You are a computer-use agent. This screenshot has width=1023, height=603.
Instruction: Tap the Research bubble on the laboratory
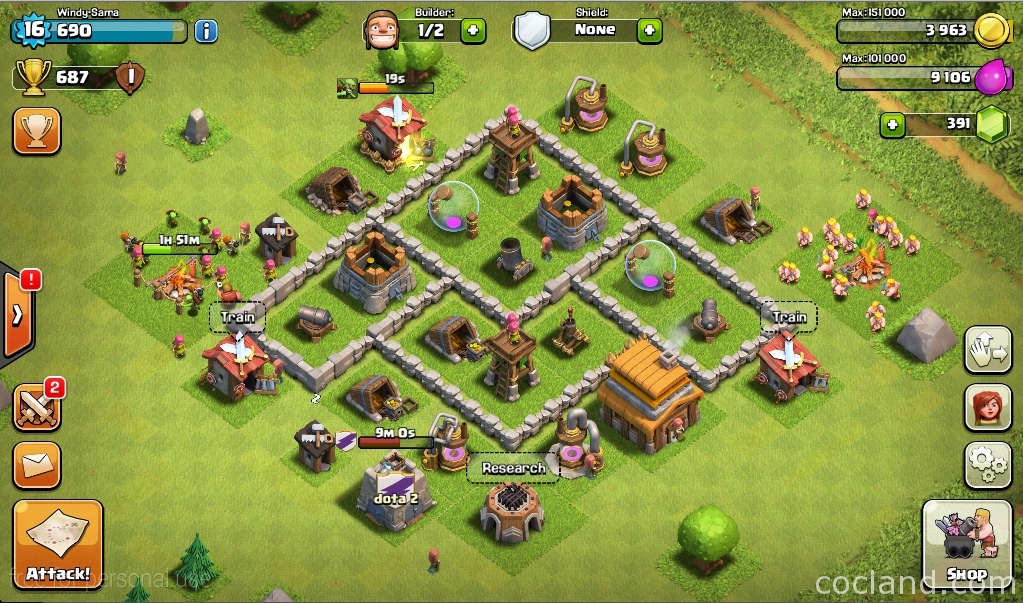coord(513,468)
